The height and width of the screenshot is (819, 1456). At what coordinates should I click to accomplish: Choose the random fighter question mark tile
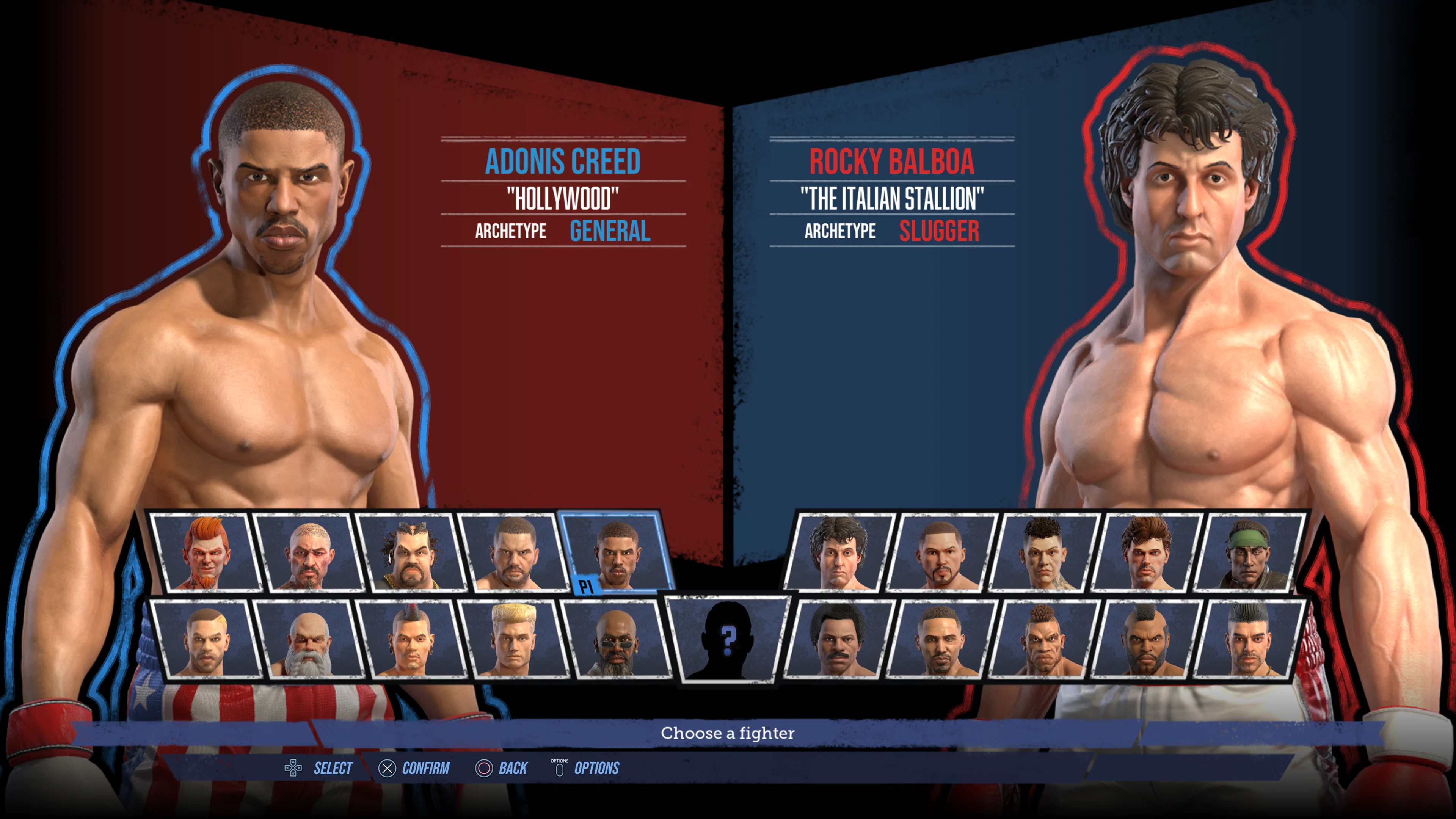point(728,639)
